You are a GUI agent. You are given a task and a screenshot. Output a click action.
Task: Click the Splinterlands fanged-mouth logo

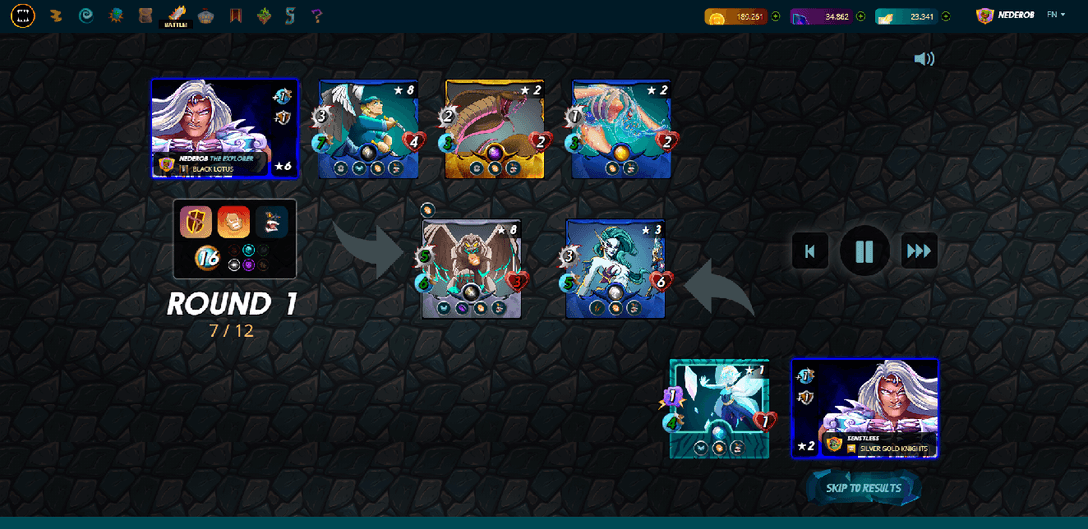point(23,16)
